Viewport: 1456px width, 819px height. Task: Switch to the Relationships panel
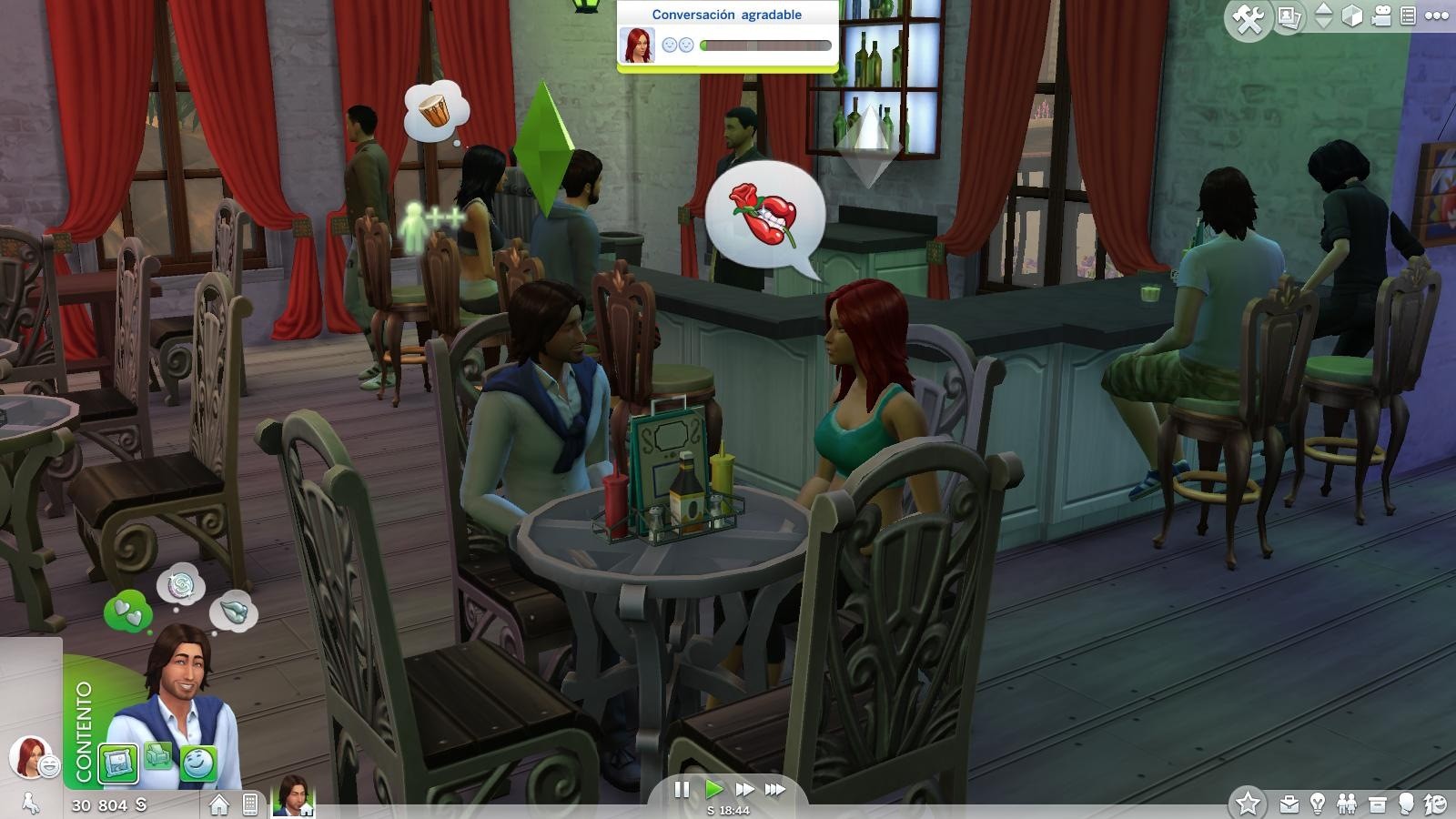pos(1347,804)
